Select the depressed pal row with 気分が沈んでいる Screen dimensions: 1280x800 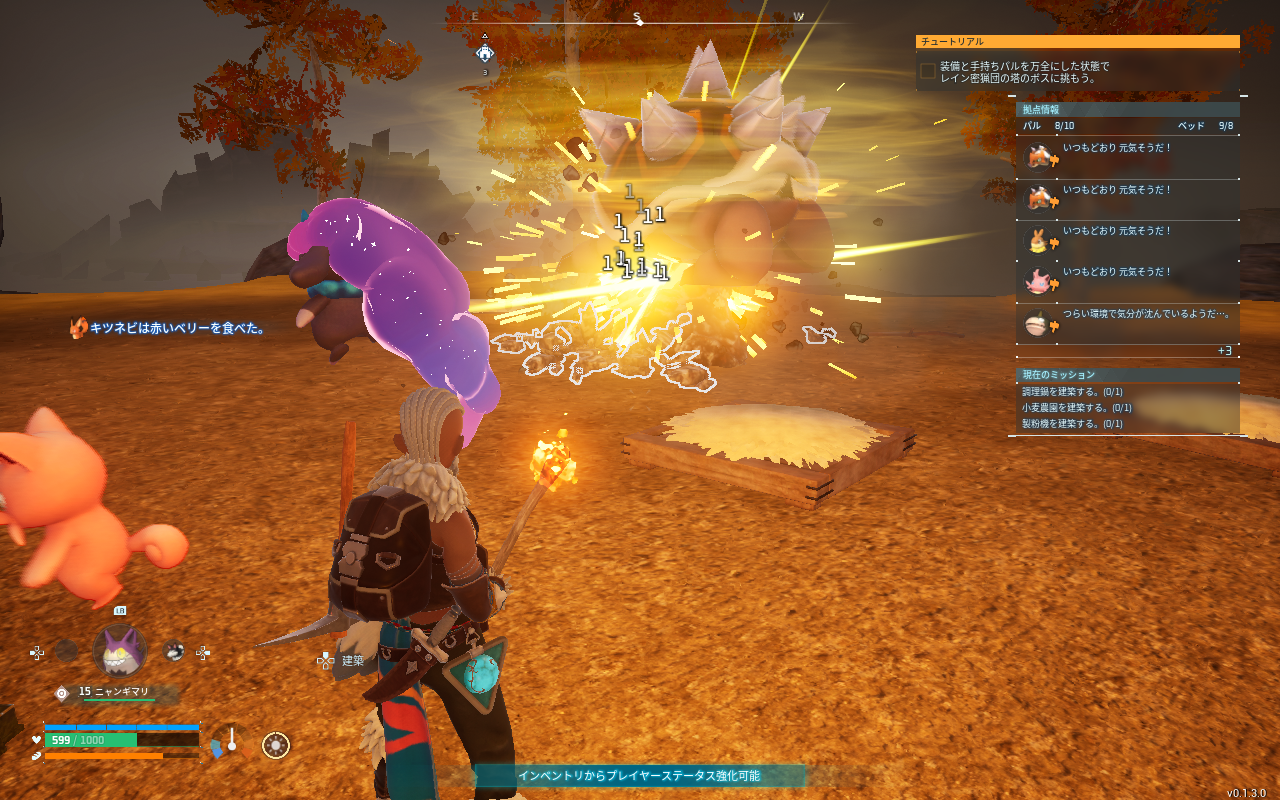(1127, 322)
